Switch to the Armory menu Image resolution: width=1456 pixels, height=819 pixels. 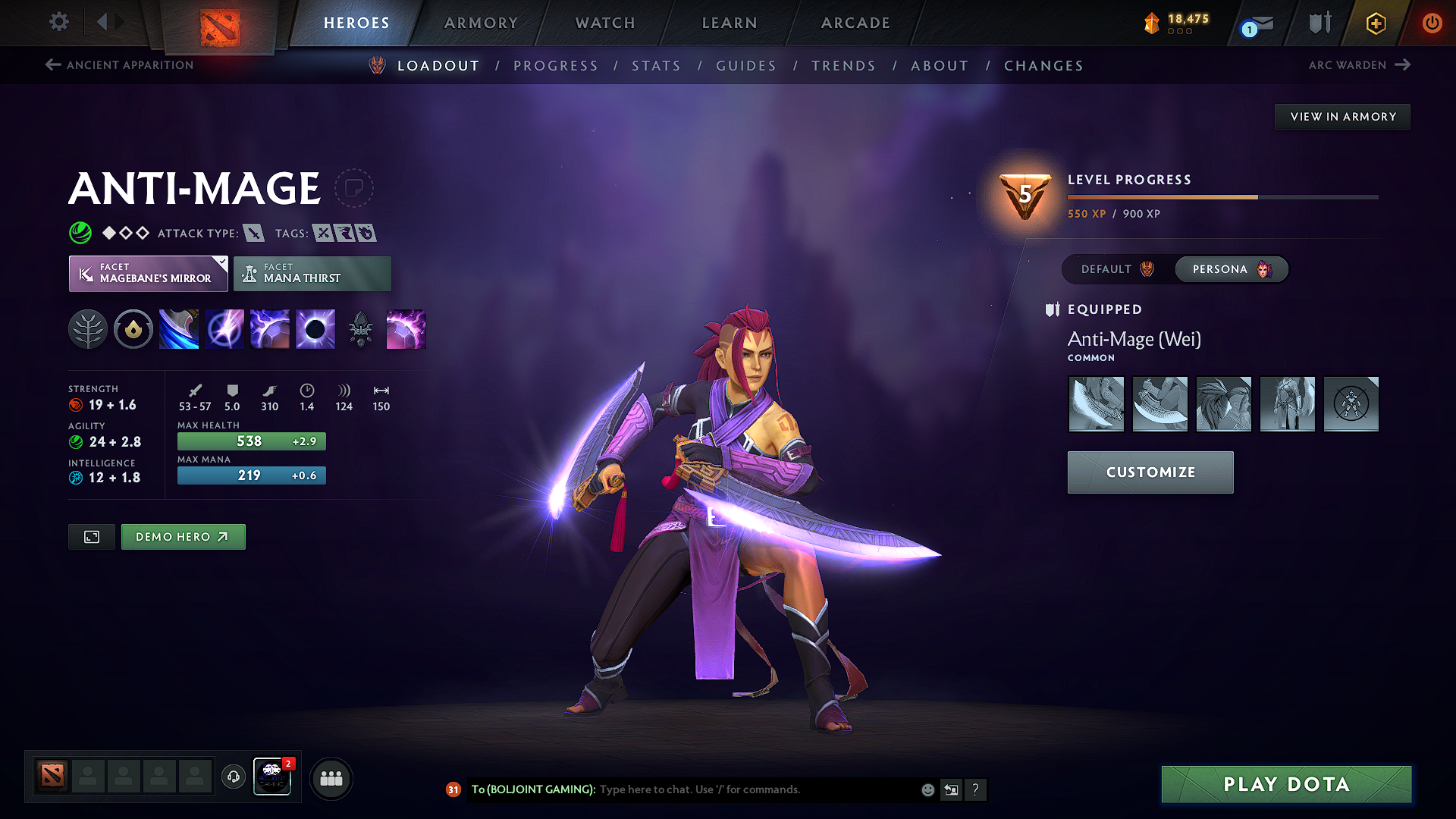tap(481, 23)
